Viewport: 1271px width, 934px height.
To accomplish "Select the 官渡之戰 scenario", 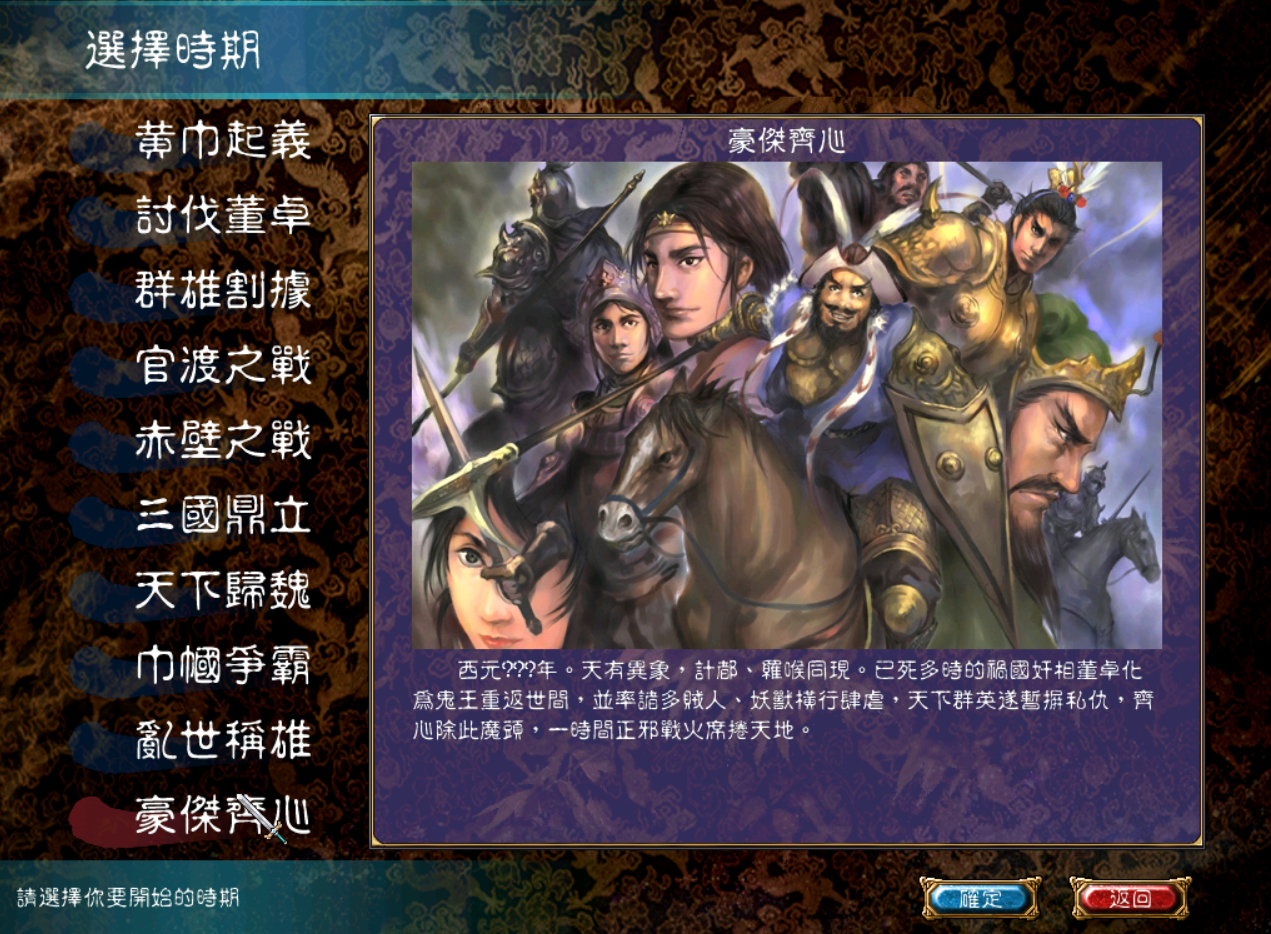I will click(x=223, y=366).
